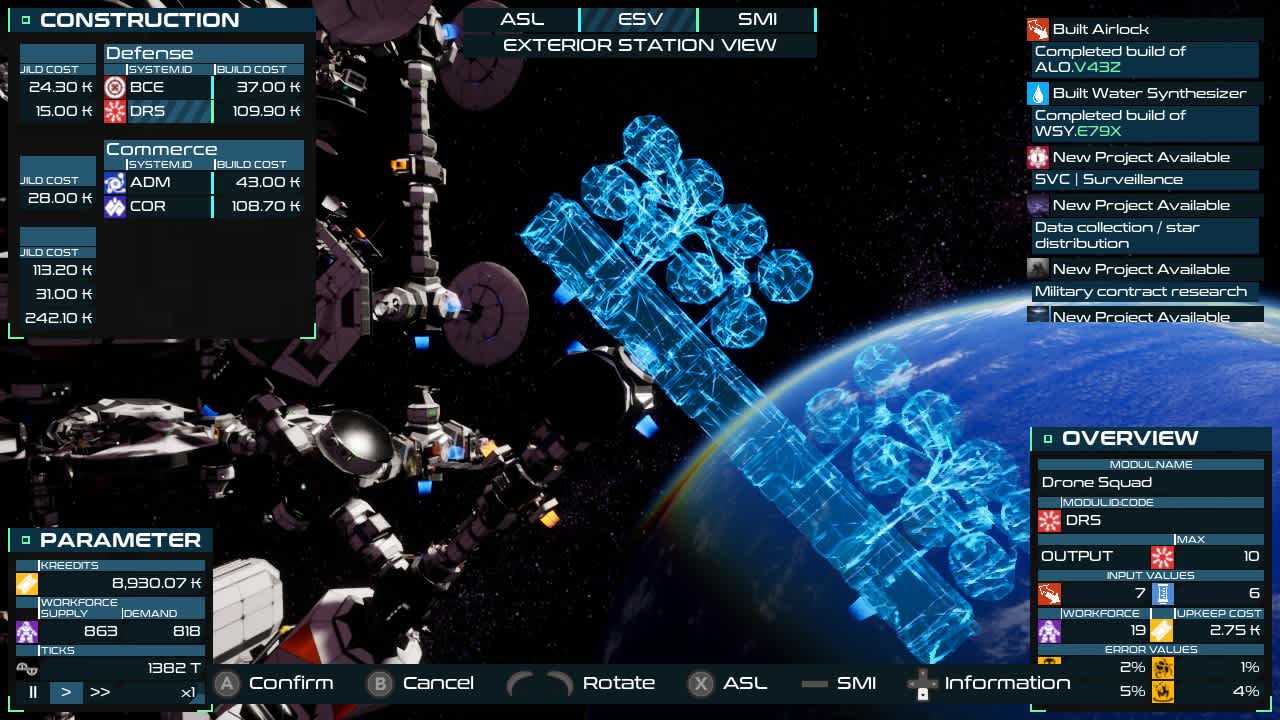Click the Information gamepad icon in bottom bar
The image size is (1280, 720).
pyautogui.click(x=922, y=683)
